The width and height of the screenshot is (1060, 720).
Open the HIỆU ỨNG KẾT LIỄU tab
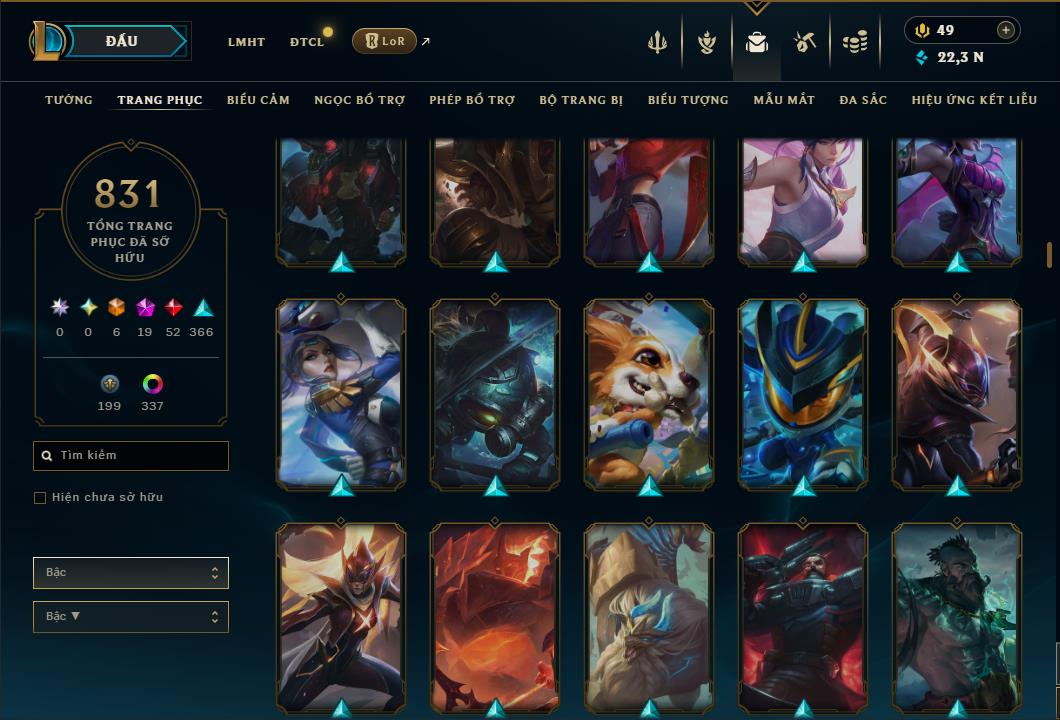point(975,100)
